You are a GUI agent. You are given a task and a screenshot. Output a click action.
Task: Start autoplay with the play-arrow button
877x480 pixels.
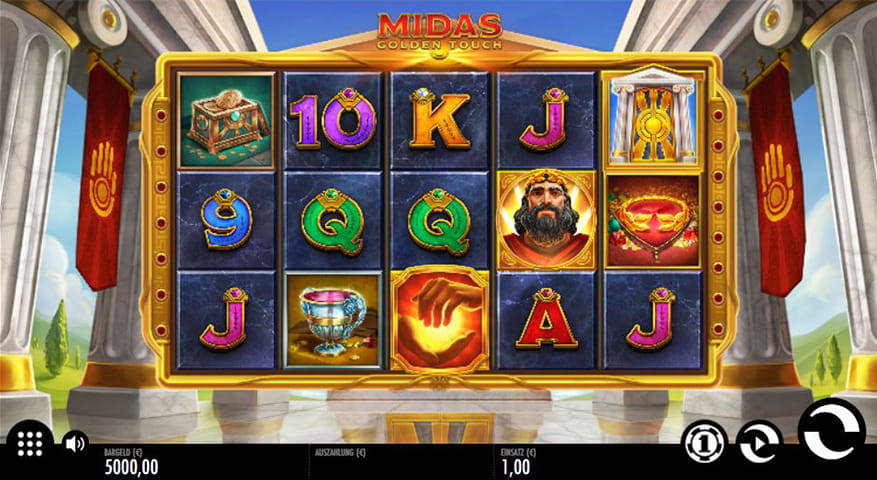coord(759,442)
